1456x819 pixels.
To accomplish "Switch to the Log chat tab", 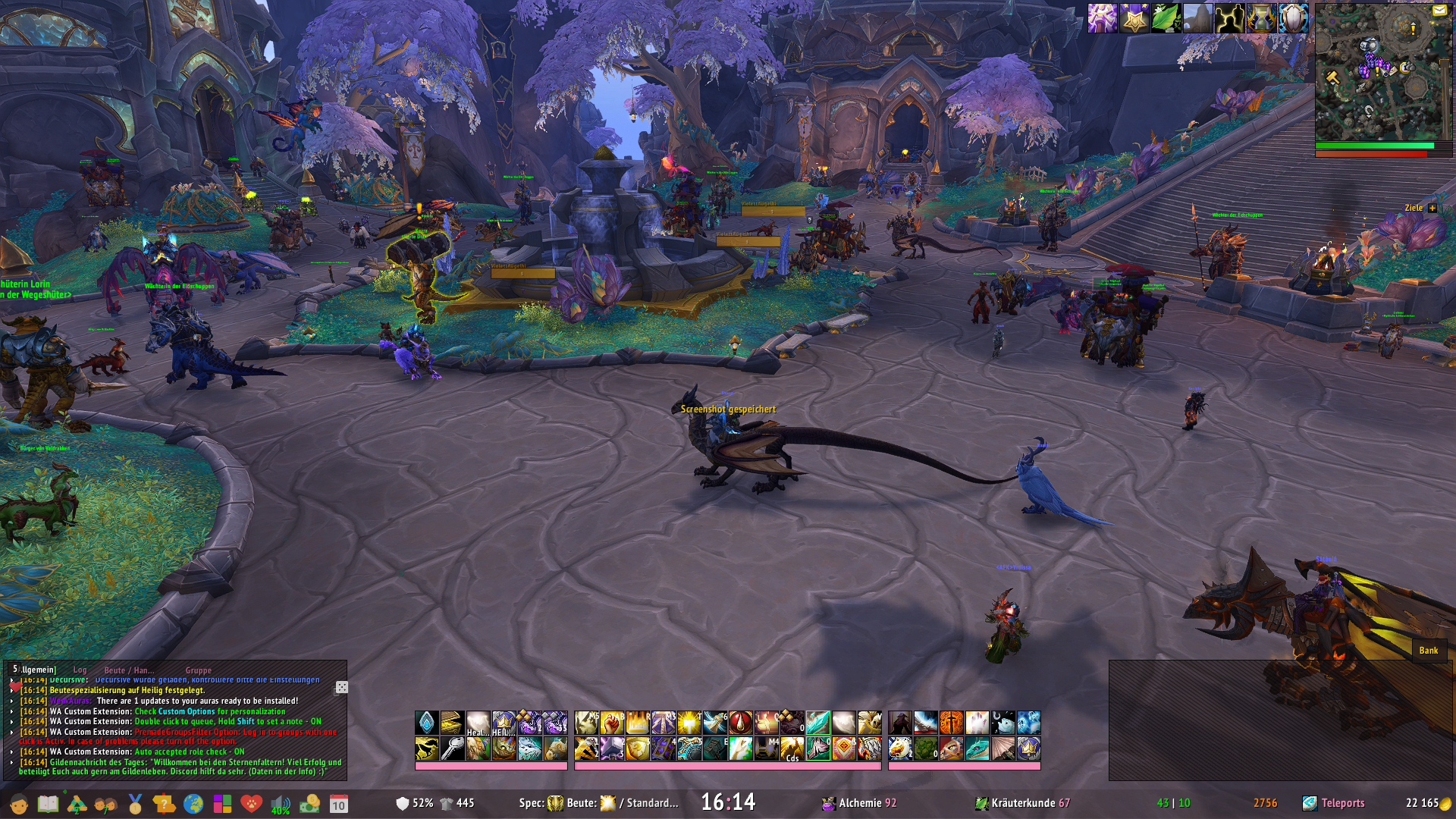I will click(80, 670).
